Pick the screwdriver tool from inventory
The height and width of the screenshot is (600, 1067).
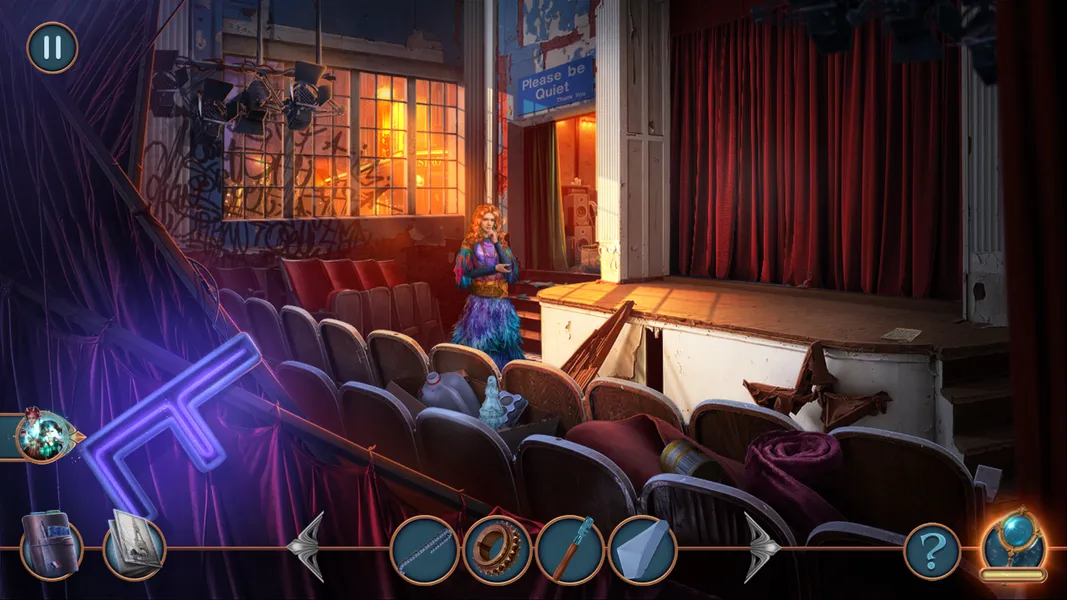[x=570, y=550]
